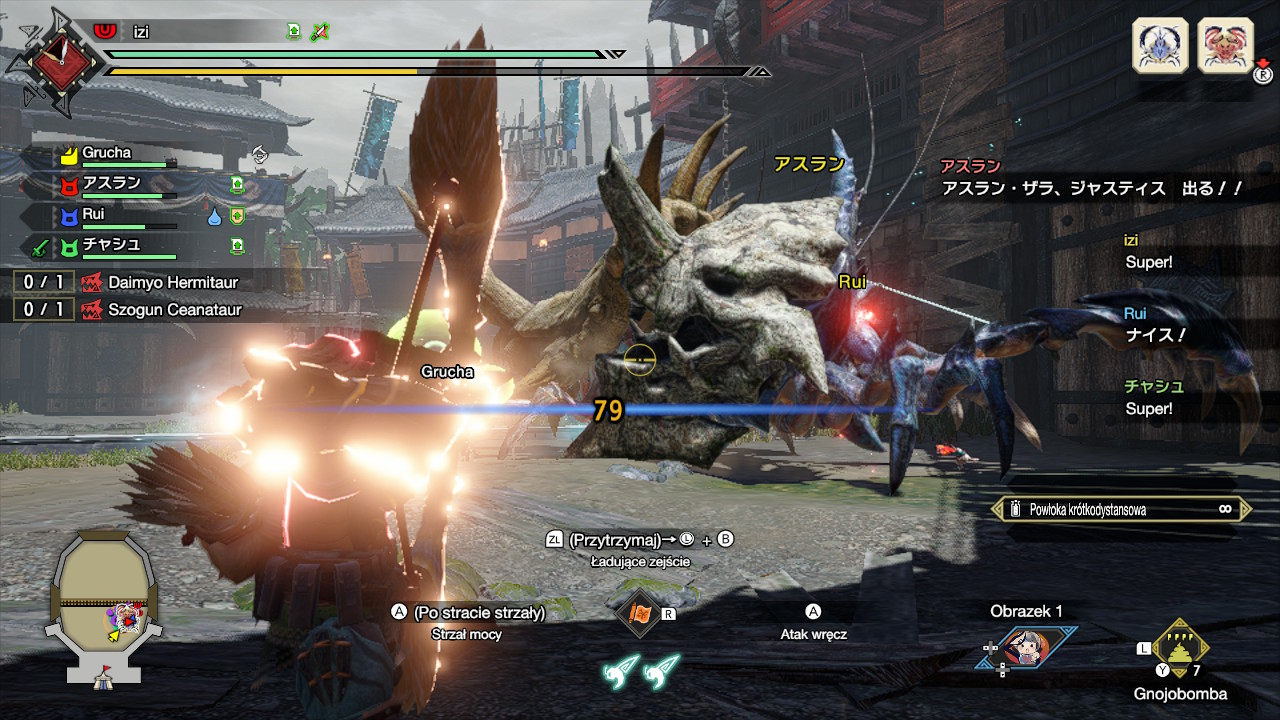The height and width of the screenshot is (720, 1280).
Task: Toggle the green buff badge beside アスラン
Action: [236, 184]
